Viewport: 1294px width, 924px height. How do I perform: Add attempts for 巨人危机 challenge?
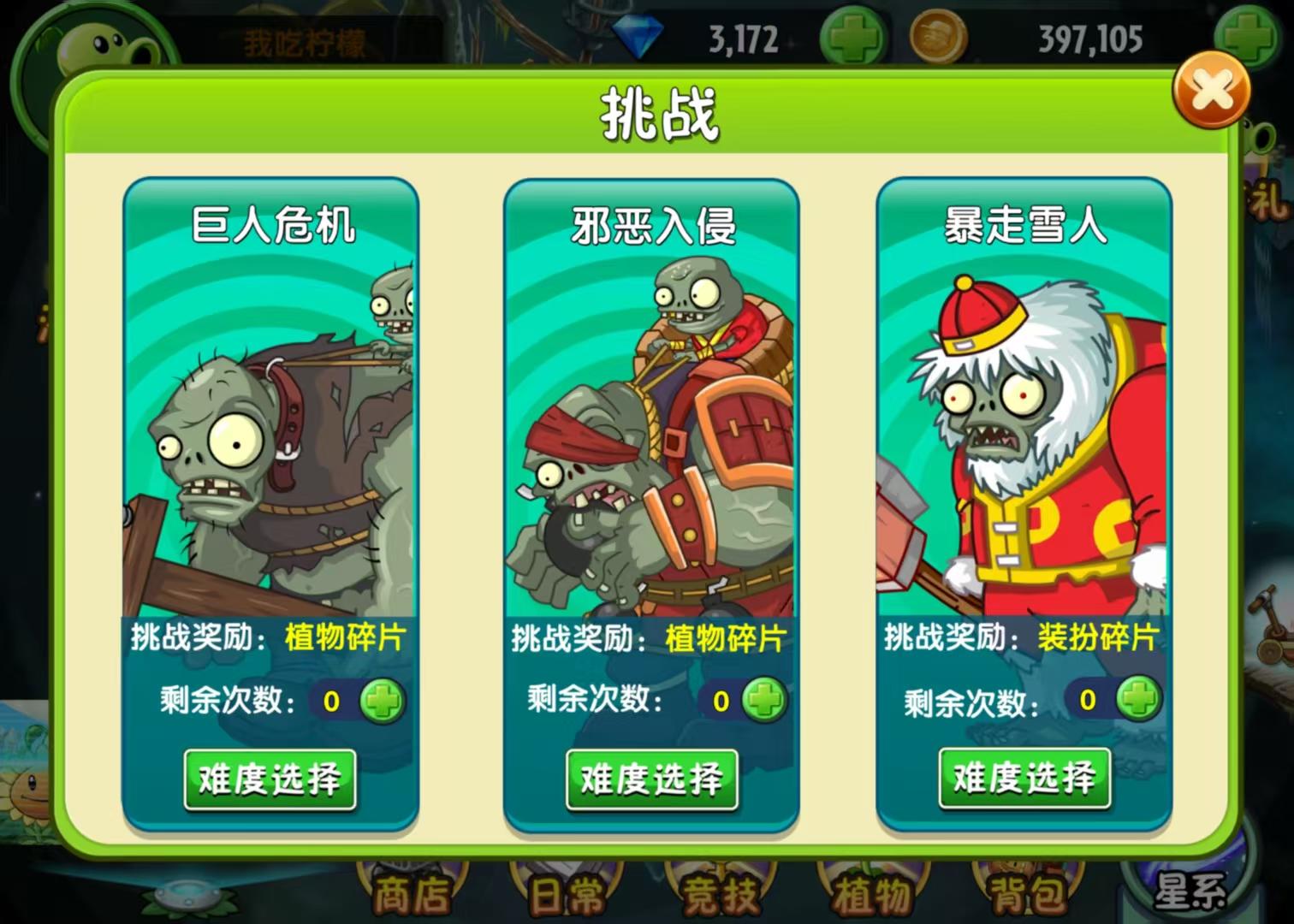click(x=383, y=700)
